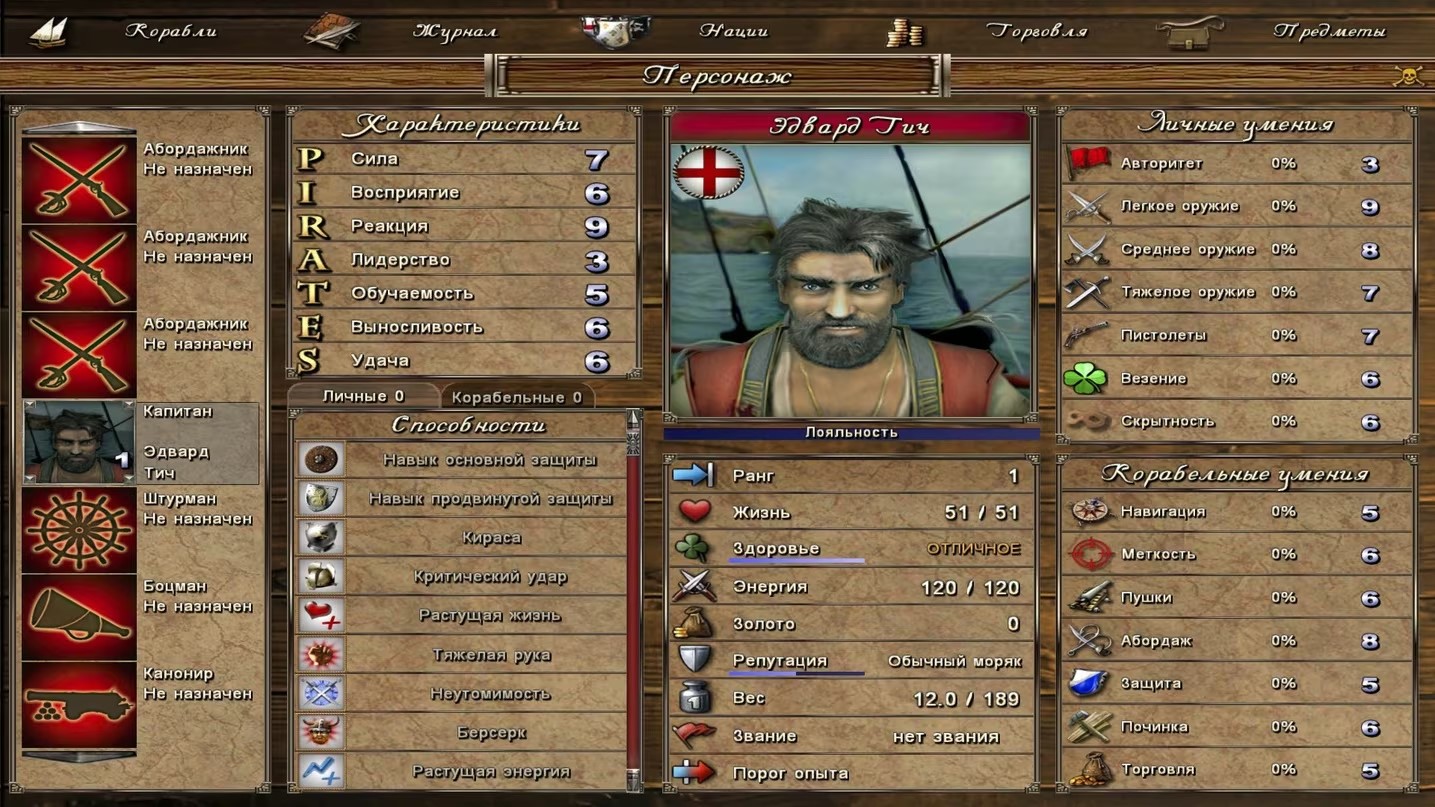Choose the Кираса ability
This screenshot has width=1435, height=807.
490,537
